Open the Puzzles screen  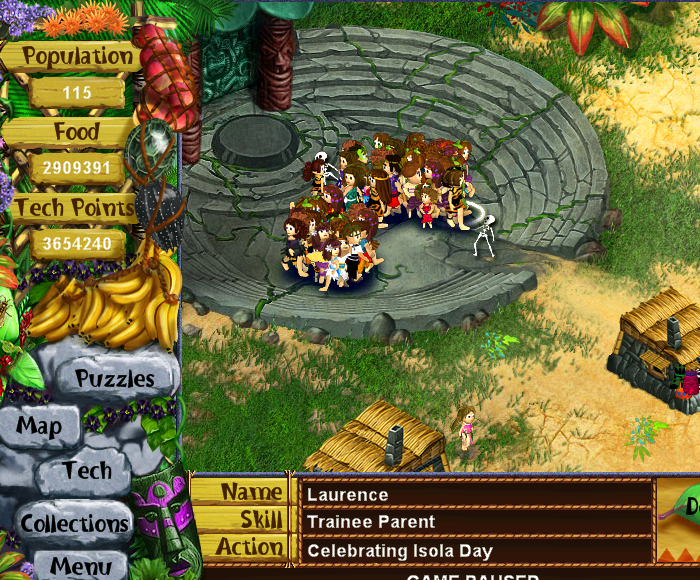click(x=115, y=379)
